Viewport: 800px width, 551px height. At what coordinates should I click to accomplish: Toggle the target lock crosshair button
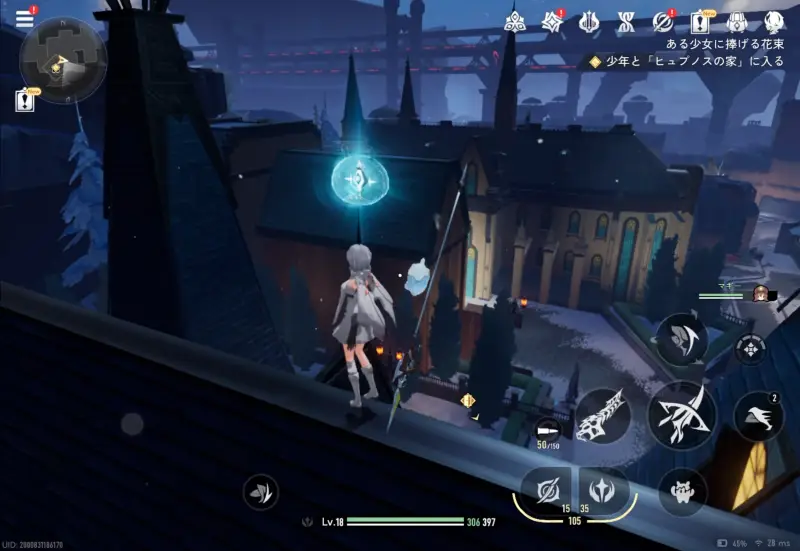pyautogui.click(x=749, y=348)
